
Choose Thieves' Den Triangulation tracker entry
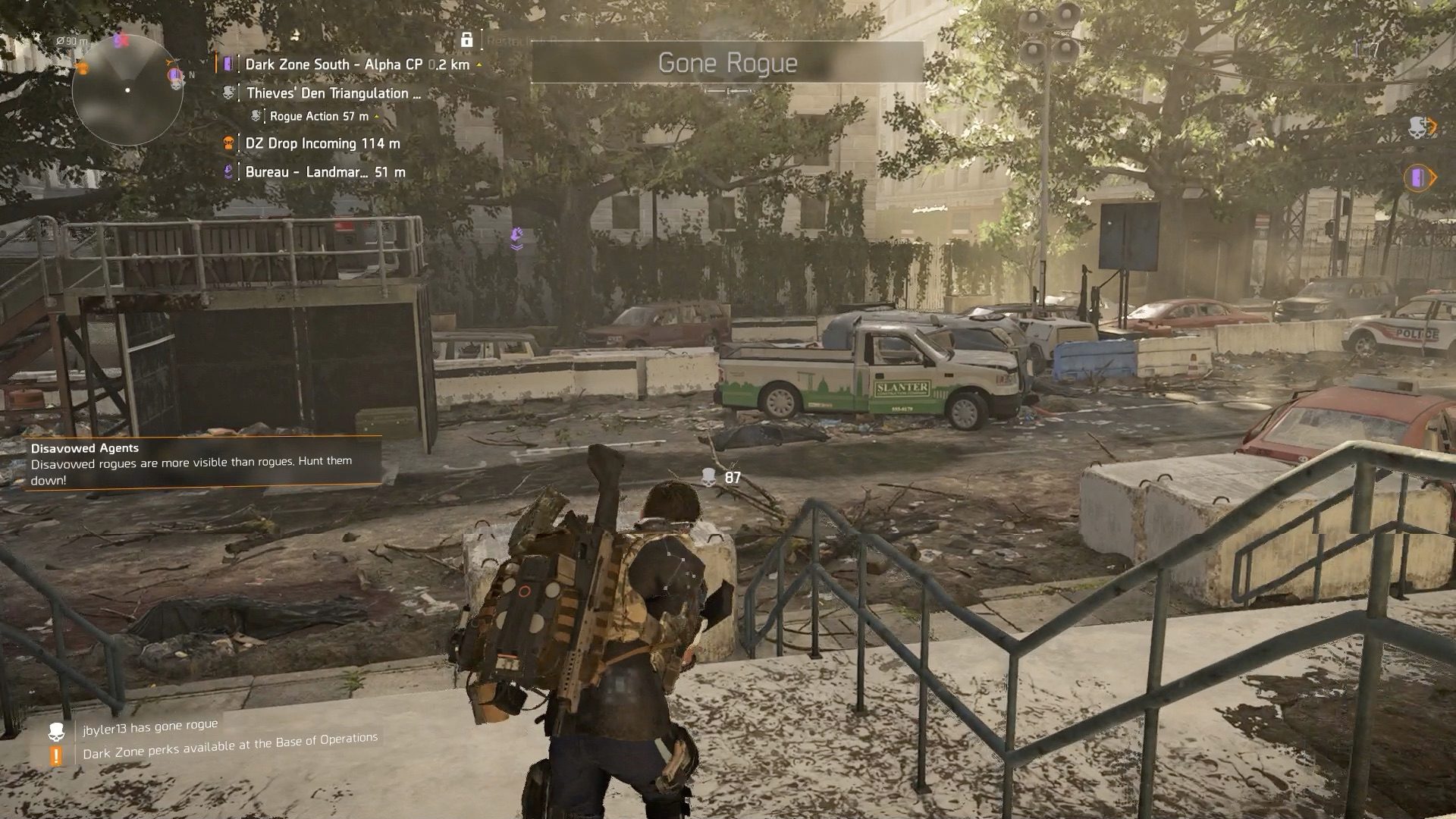332,93
